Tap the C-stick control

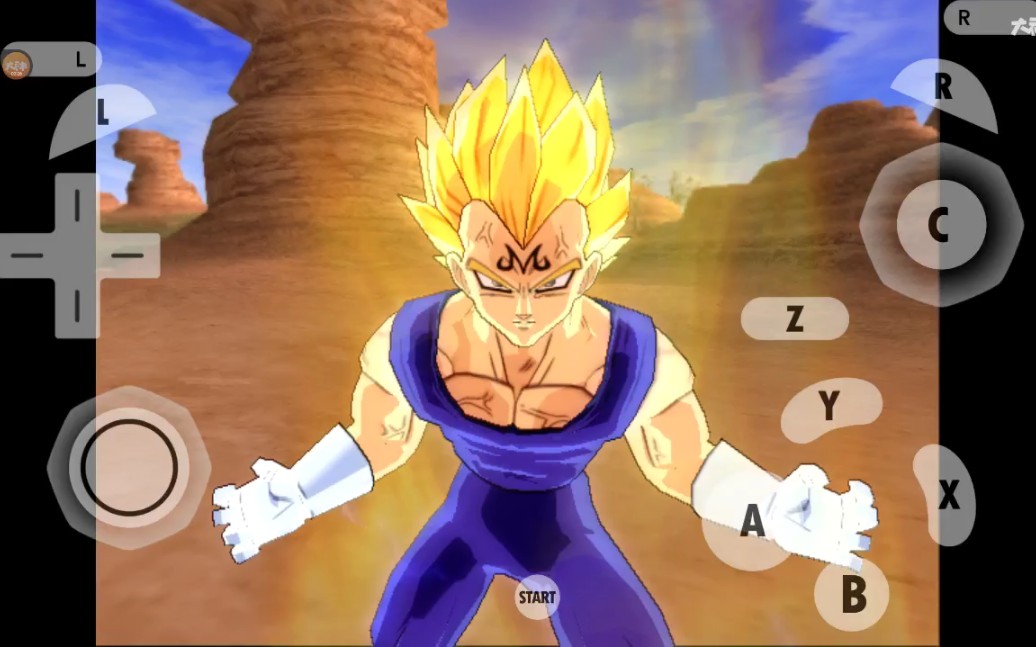pyautogui.click(x=937, y=225)
